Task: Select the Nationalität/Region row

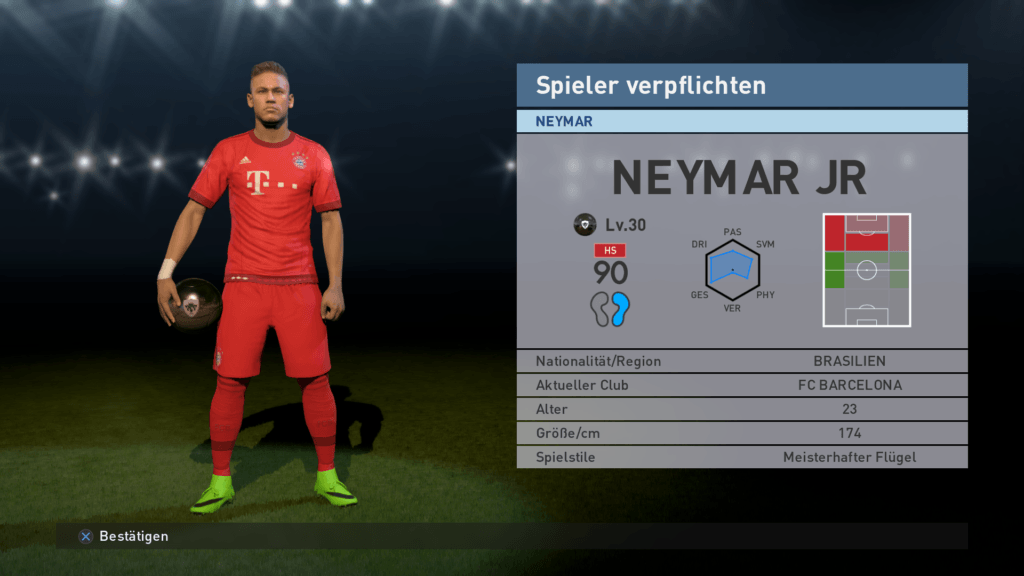Action: coord(741,361)
